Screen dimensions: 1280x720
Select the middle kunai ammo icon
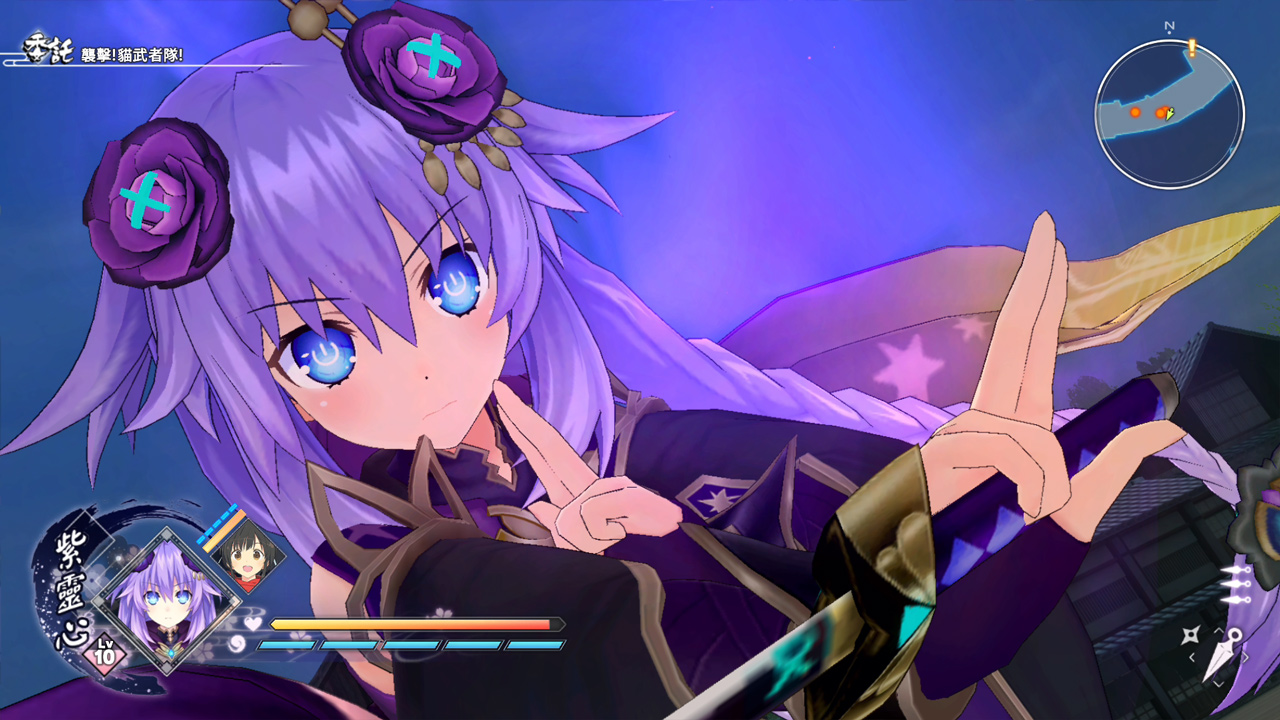(x=1237, y=583)
